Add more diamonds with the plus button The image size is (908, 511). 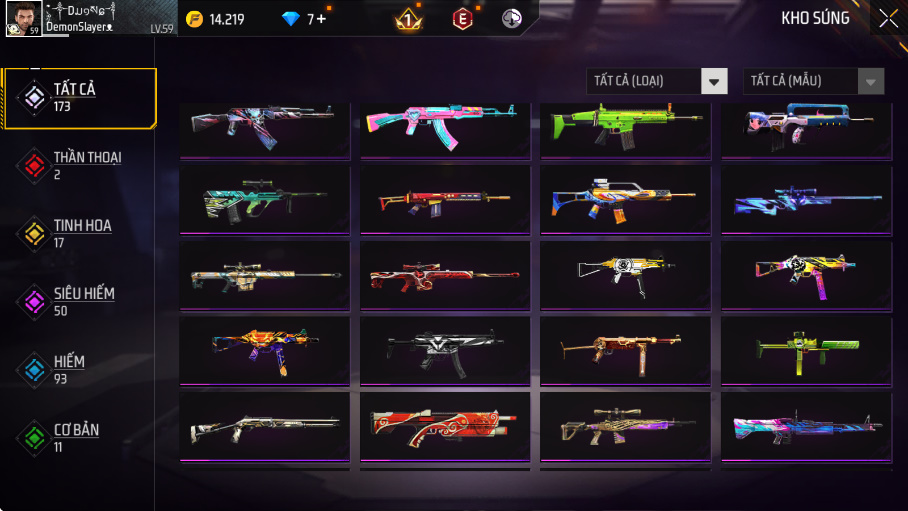pos(321,19)
